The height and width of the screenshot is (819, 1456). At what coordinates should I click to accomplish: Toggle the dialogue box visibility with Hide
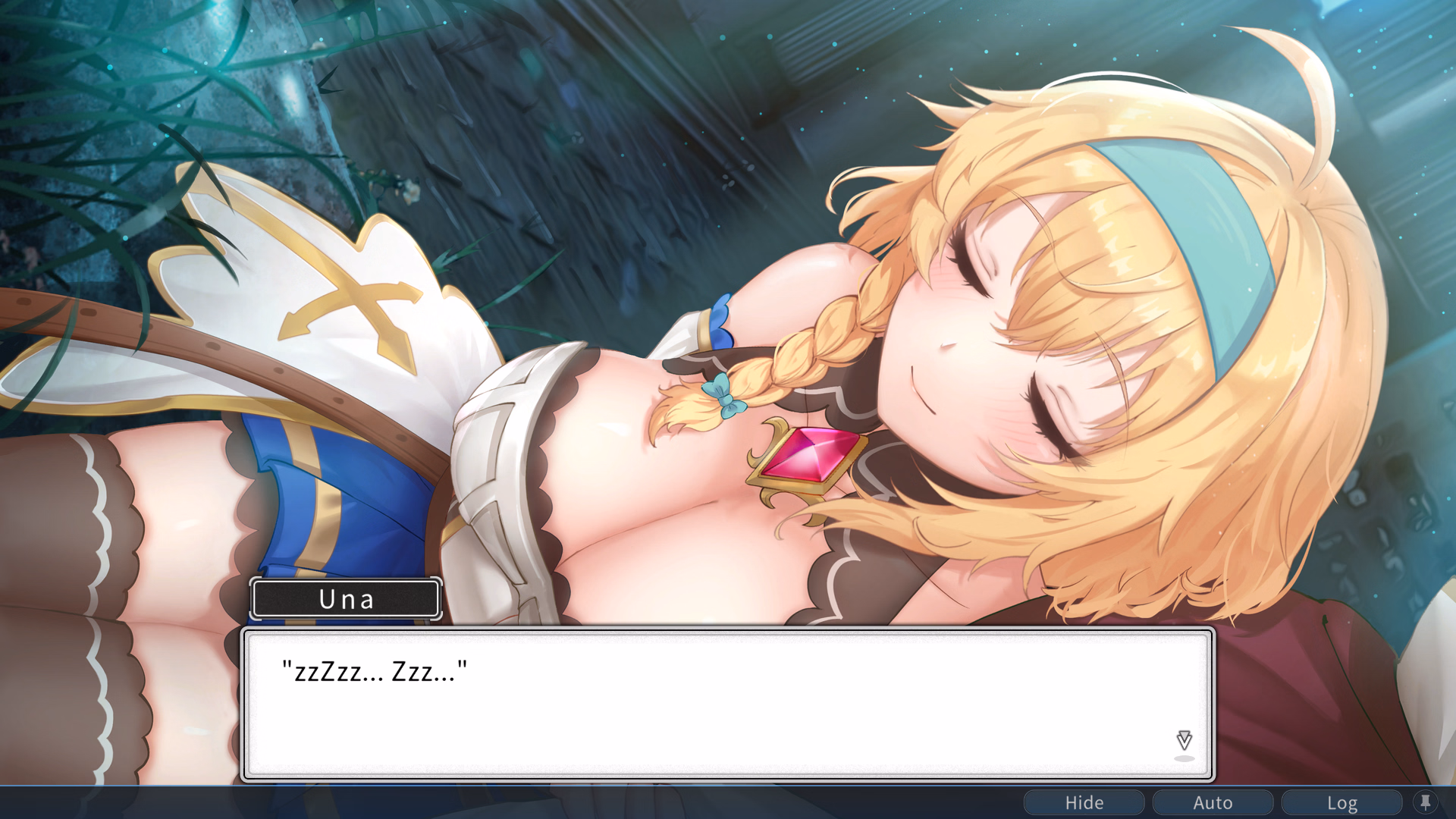point(1084,802)
